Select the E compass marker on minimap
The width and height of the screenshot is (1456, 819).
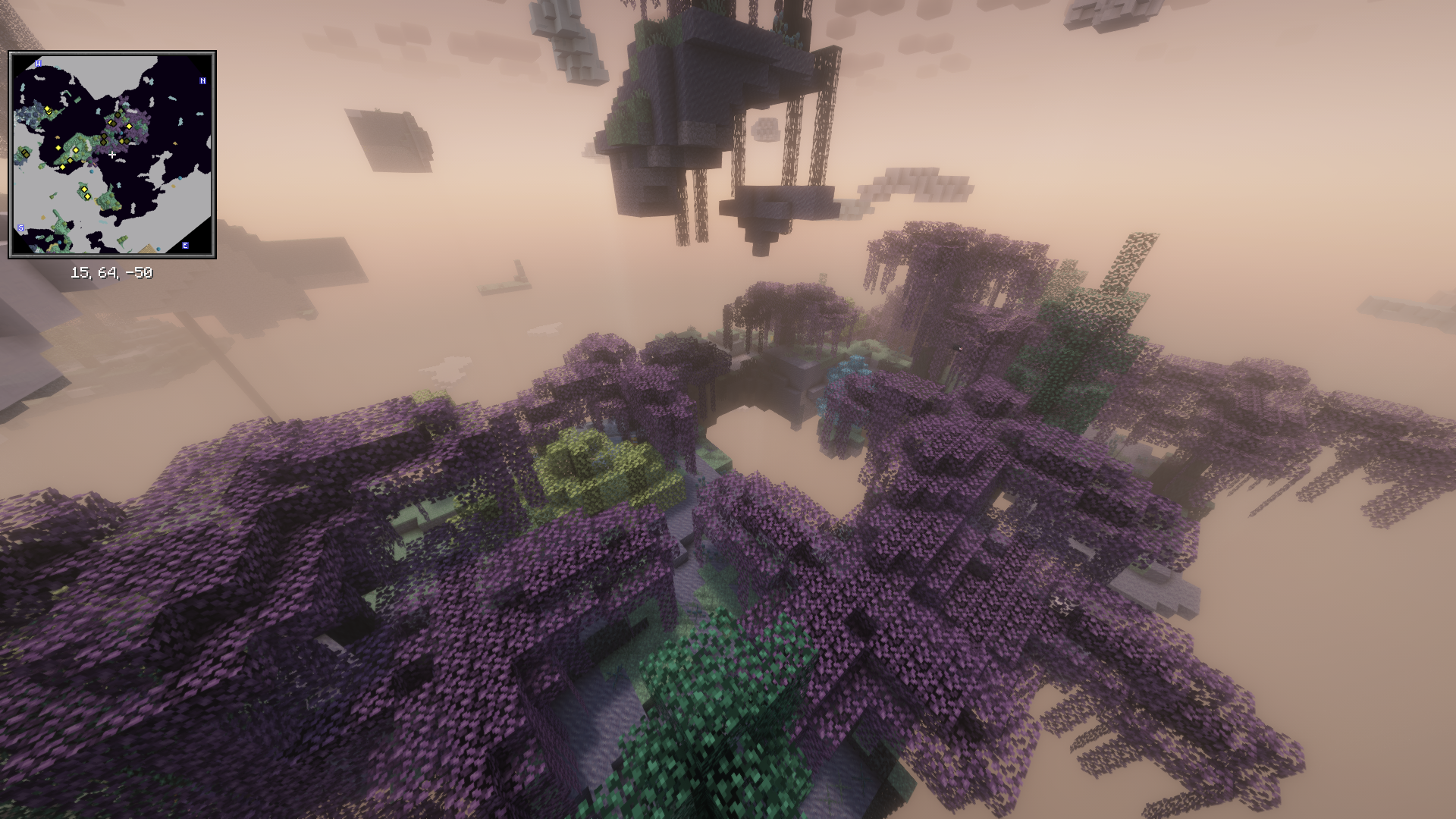185,246
